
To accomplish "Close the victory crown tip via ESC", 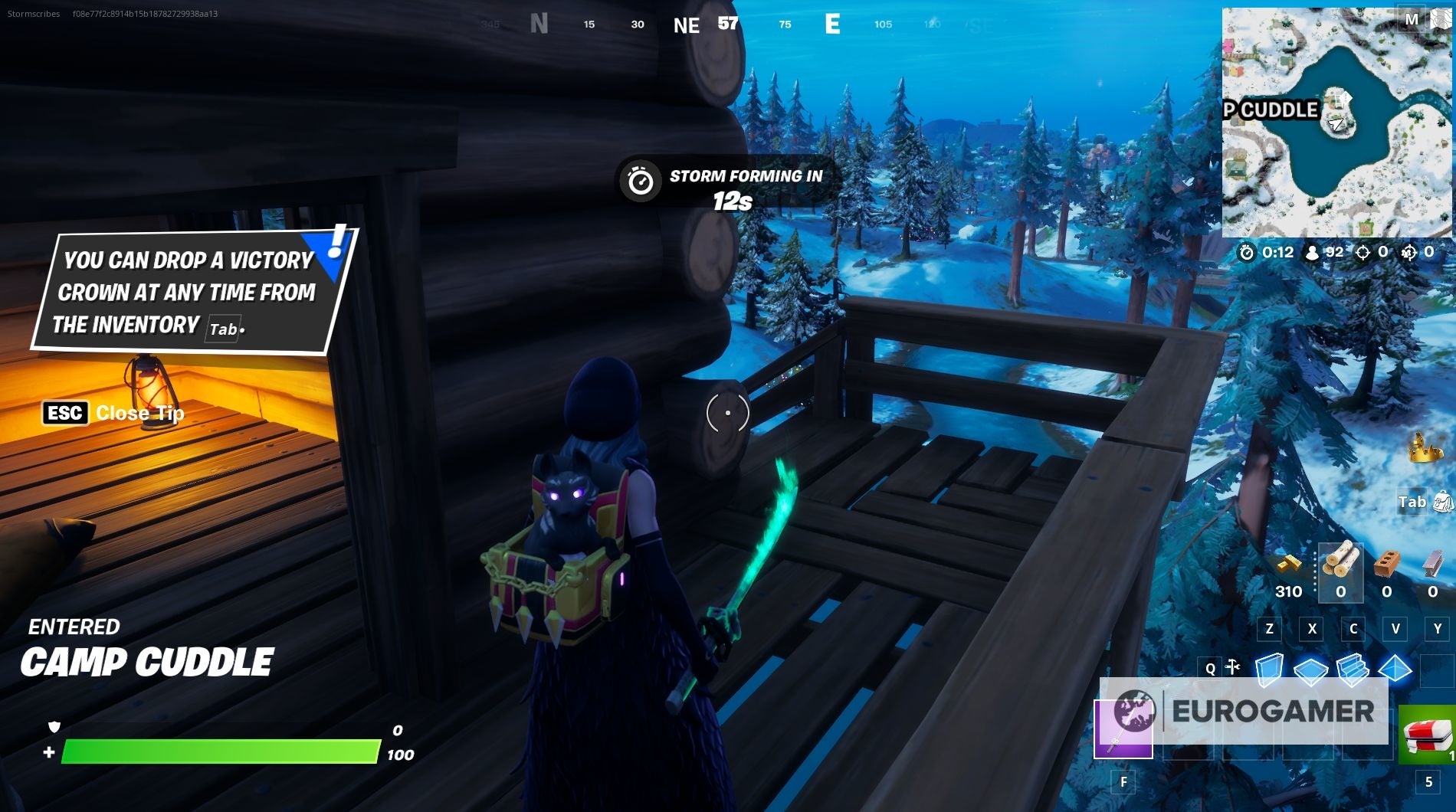I will [x=66, y=414].
